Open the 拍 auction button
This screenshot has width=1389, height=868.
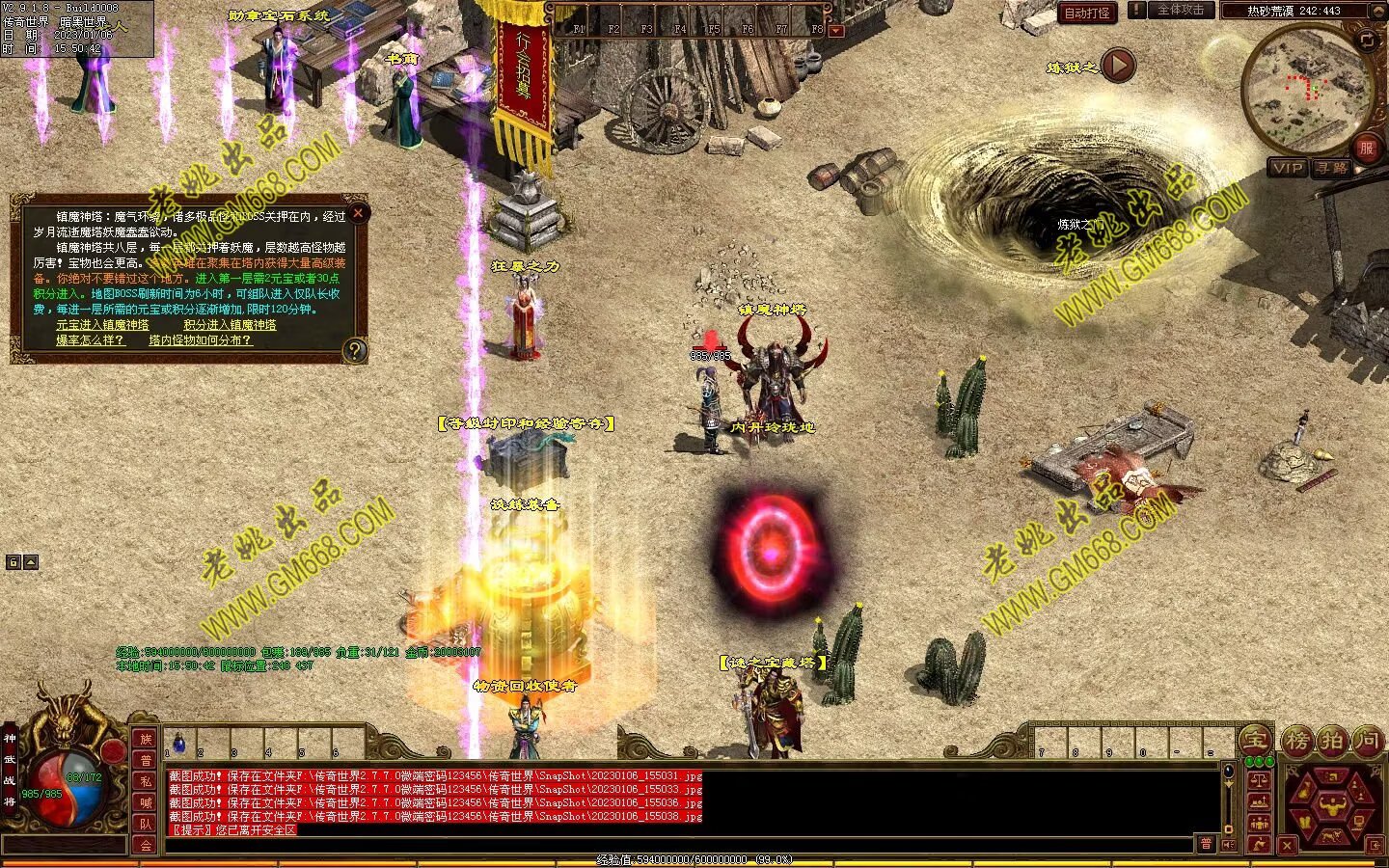1332,741
